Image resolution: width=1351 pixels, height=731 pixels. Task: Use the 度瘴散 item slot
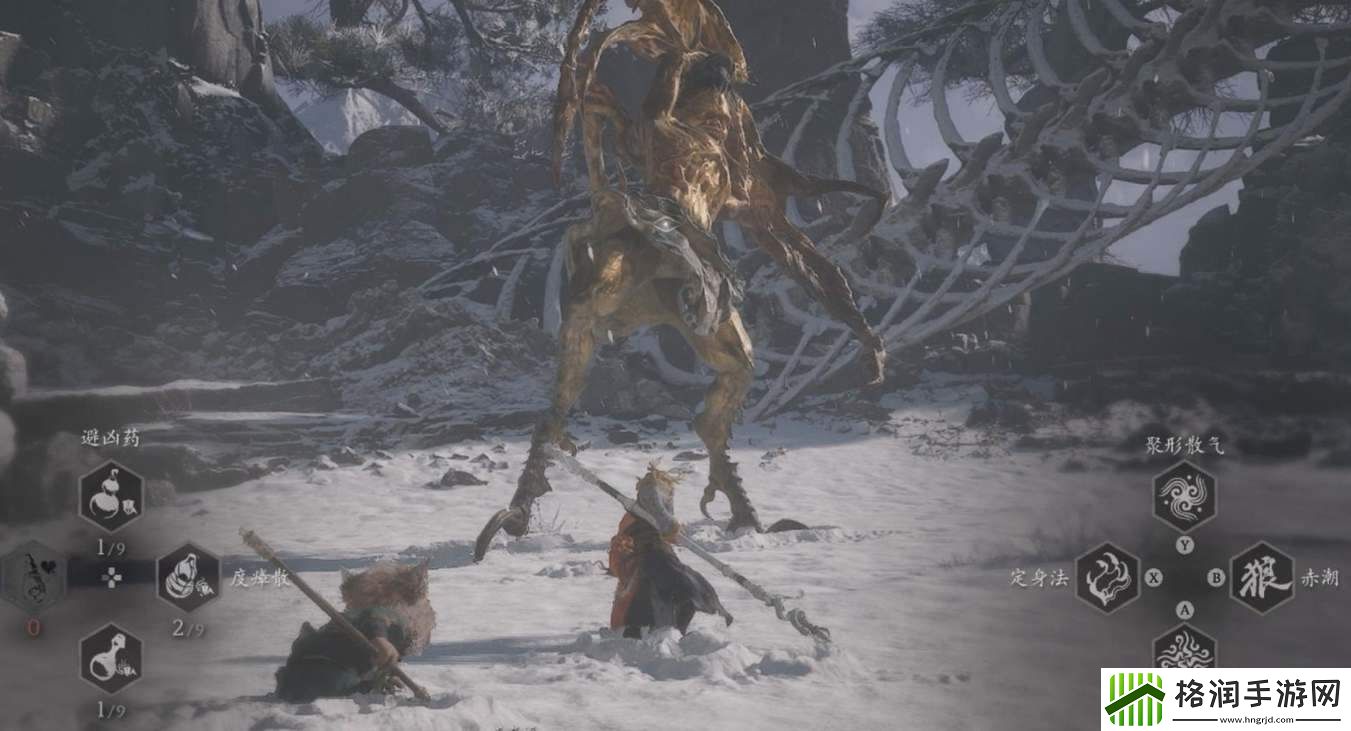pos(188,577)
